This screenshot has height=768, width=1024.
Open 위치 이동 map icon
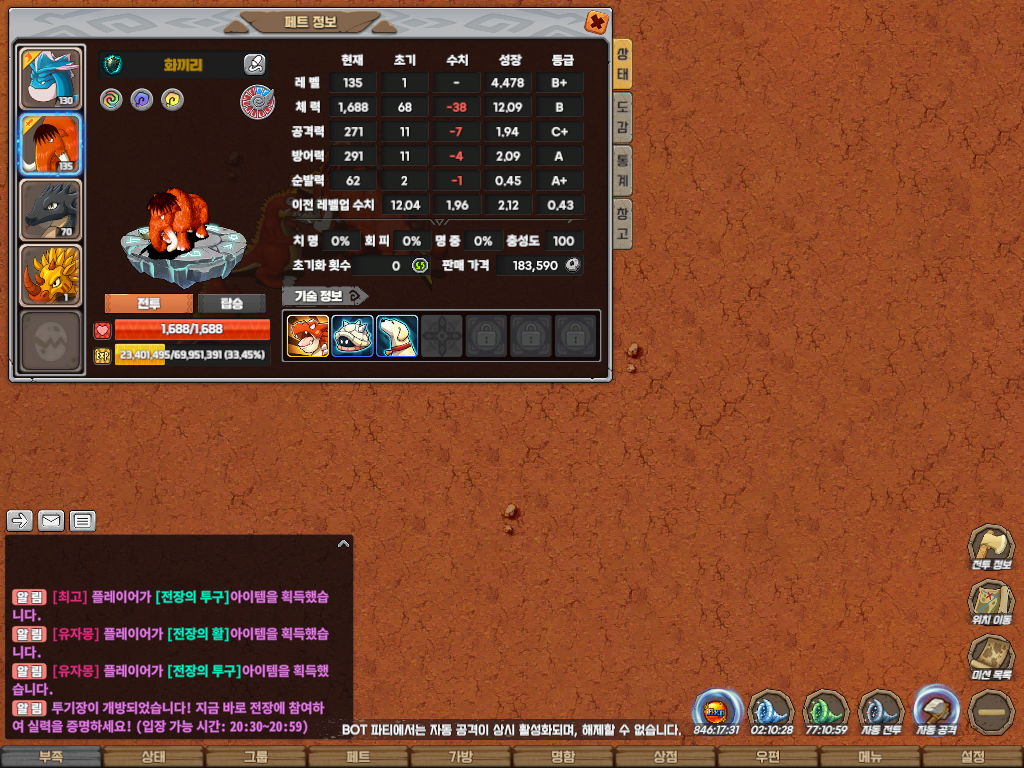pyautogui.click(x=990, y=602)
